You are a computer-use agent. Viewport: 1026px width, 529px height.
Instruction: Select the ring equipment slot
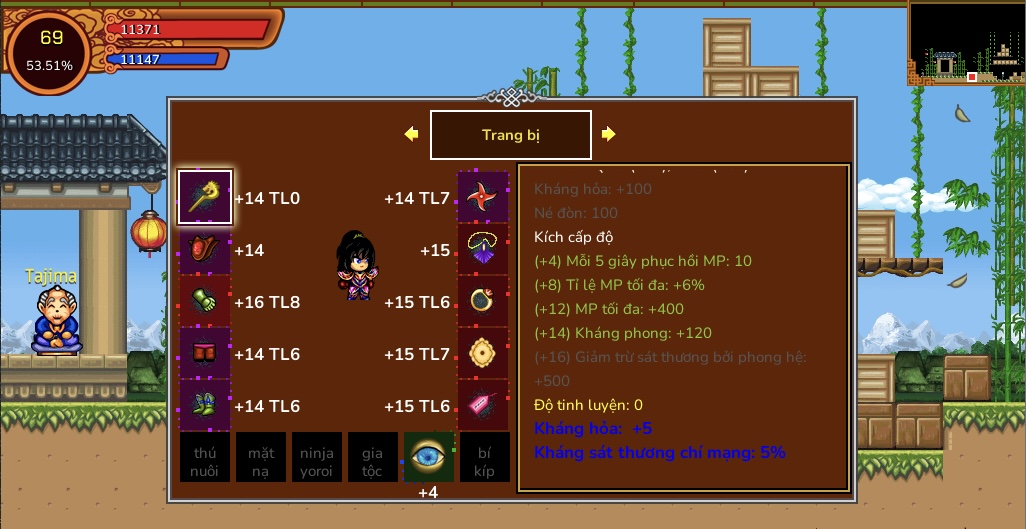tap(484, 301)
